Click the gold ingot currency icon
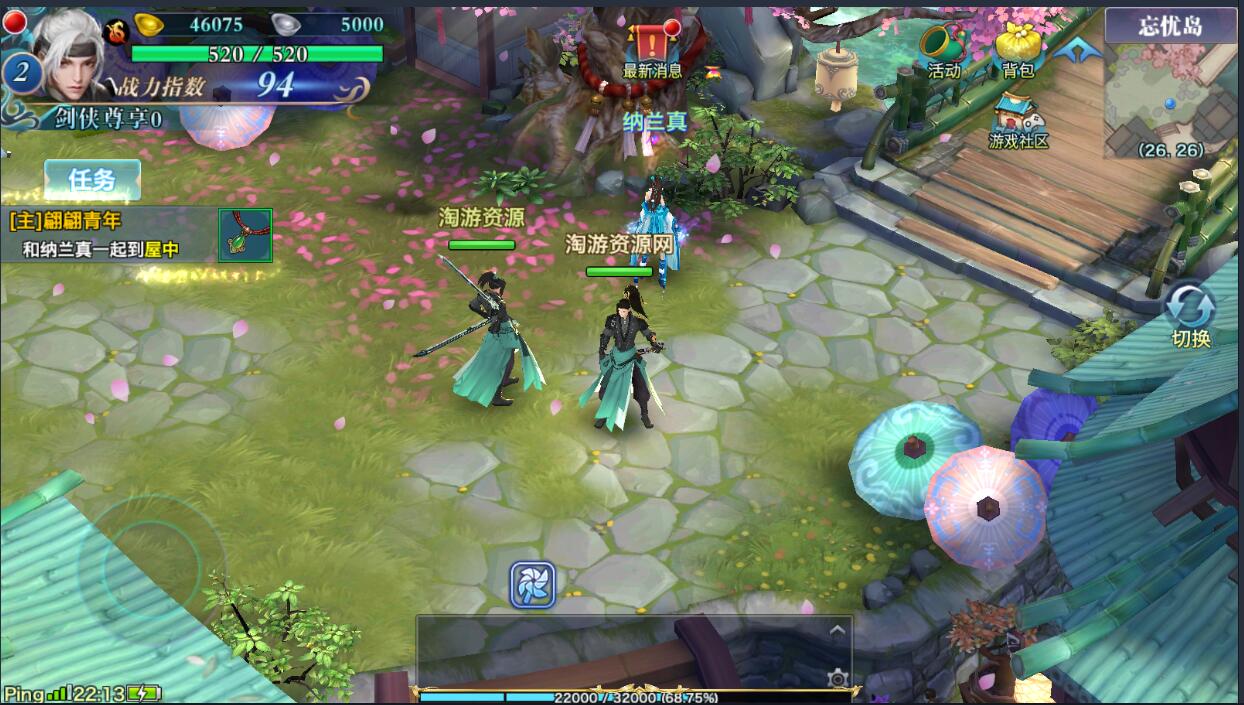This screenshot has width=1244, height=705. 149,25
